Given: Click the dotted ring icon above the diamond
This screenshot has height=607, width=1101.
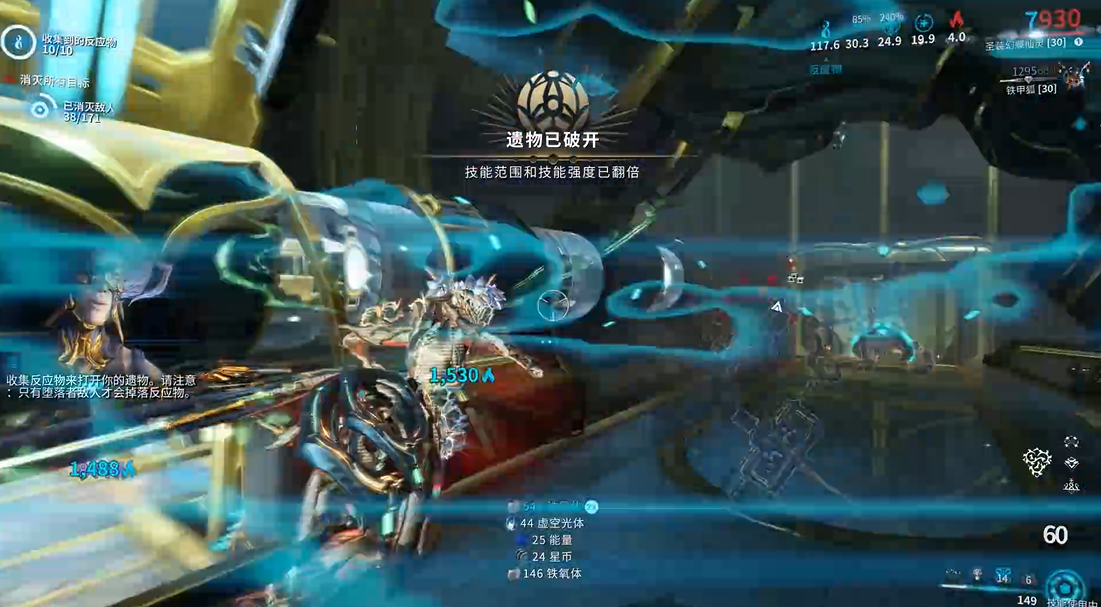Looking at the screenshot, I should tap(1072, 441).
